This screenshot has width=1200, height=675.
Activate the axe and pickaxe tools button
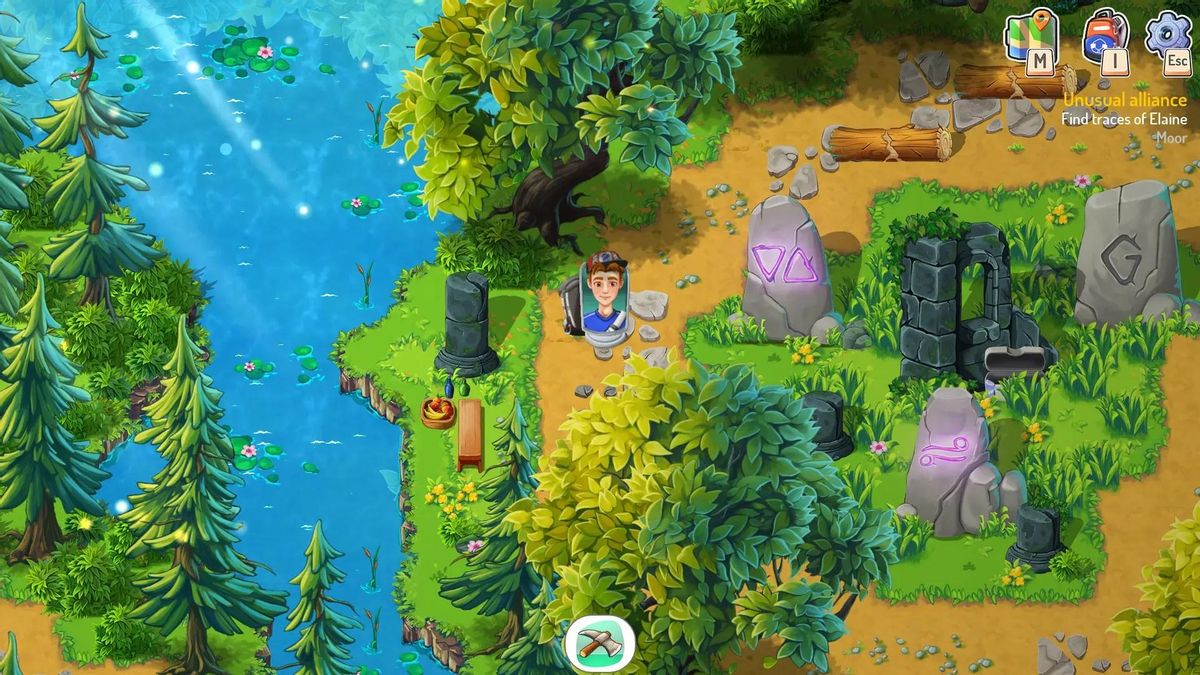(600, 643)
